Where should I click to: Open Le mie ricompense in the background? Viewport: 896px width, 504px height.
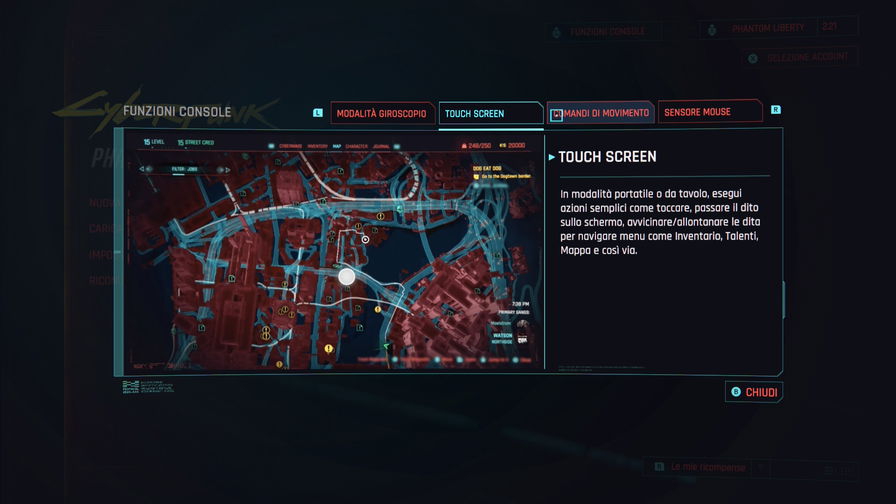[706, 467]
